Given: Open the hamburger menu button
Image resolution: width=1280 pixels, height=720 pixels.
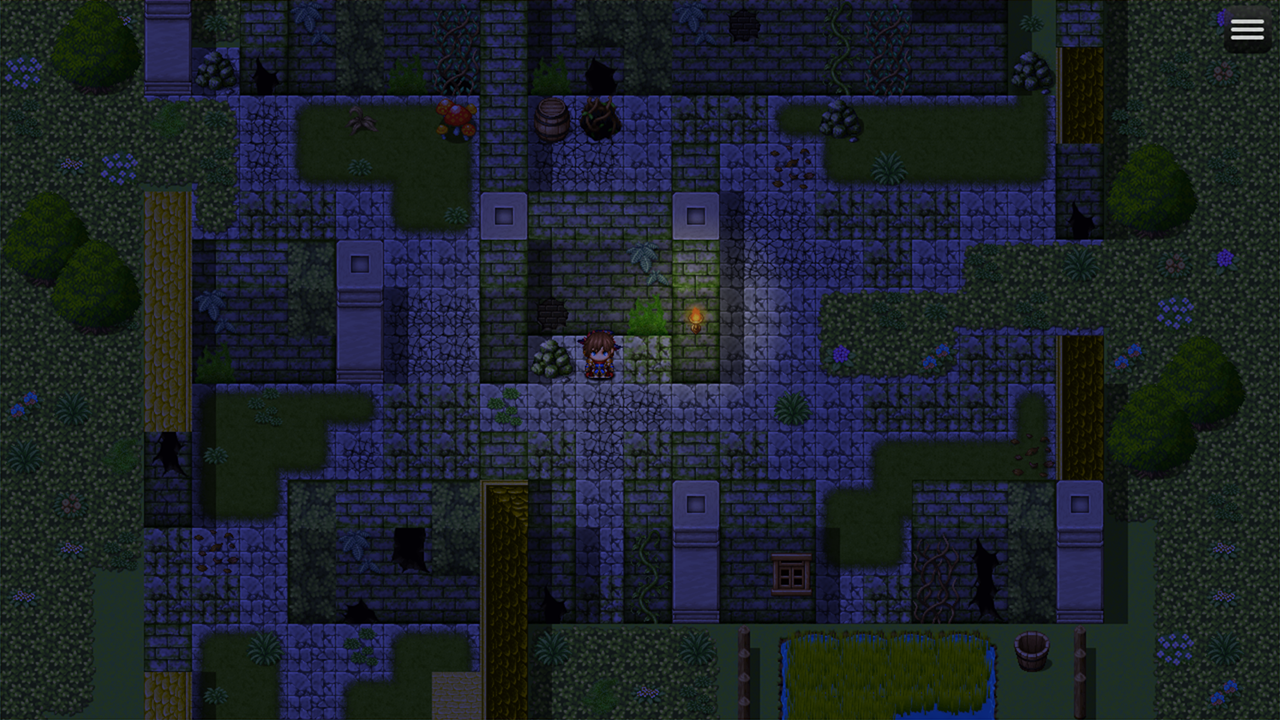Looking at the screenshot, I should 1247,30.
